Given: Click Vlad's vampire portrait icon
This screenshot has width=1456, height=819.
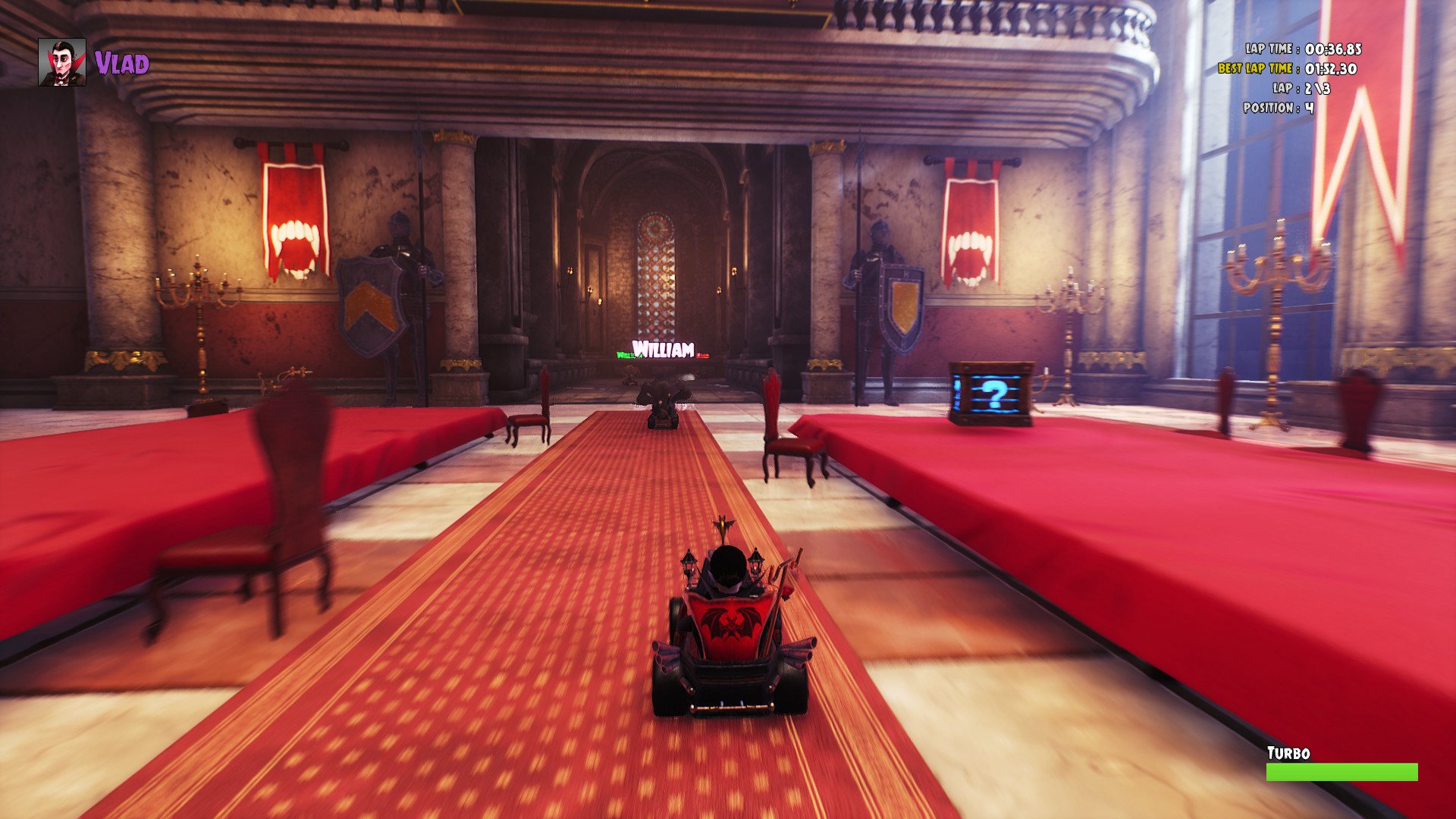Looking at the screenshot, I should tap(62, 62).
